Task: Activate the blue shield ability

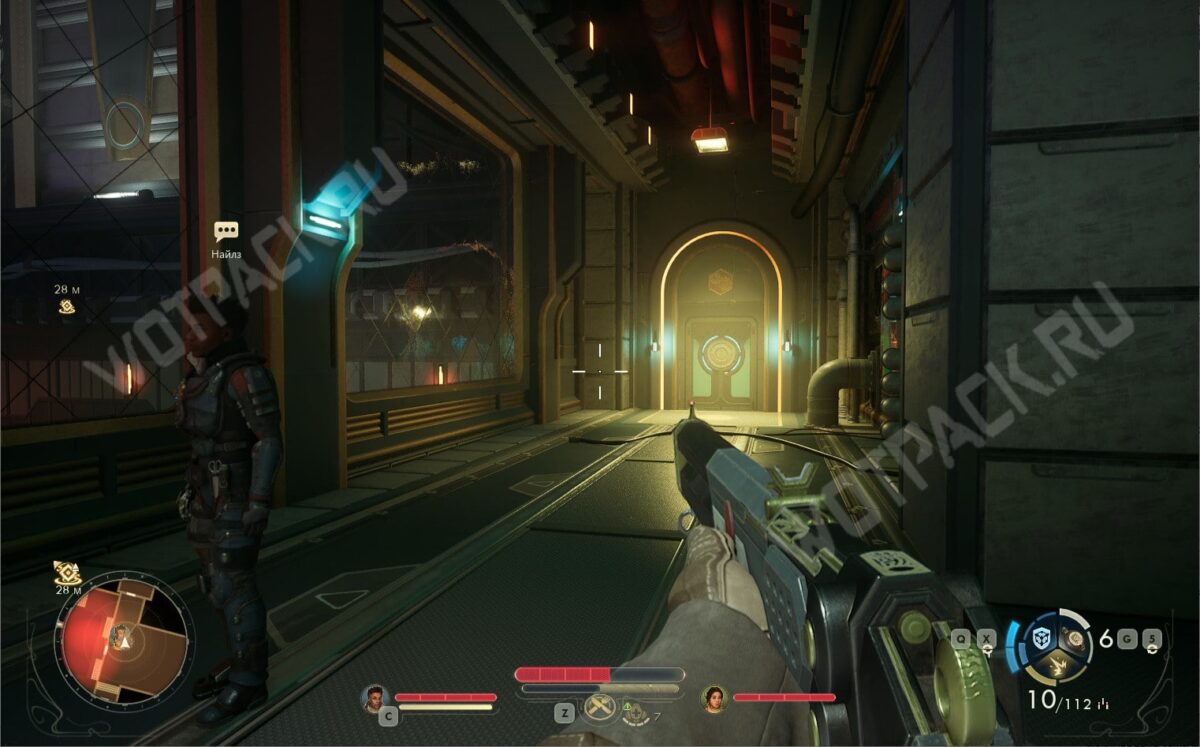Action: pyautogui.click(x=1043, y=638)
